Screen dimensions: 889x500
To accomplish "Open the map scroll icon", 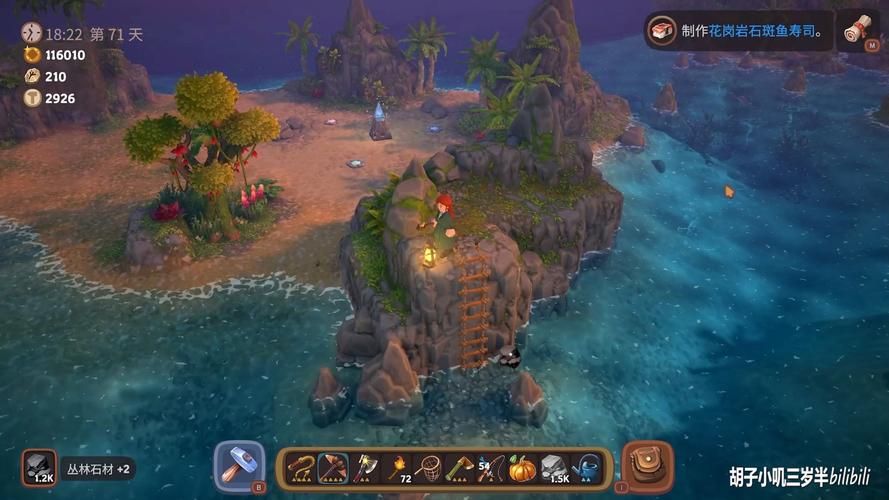I will (854, 31).
